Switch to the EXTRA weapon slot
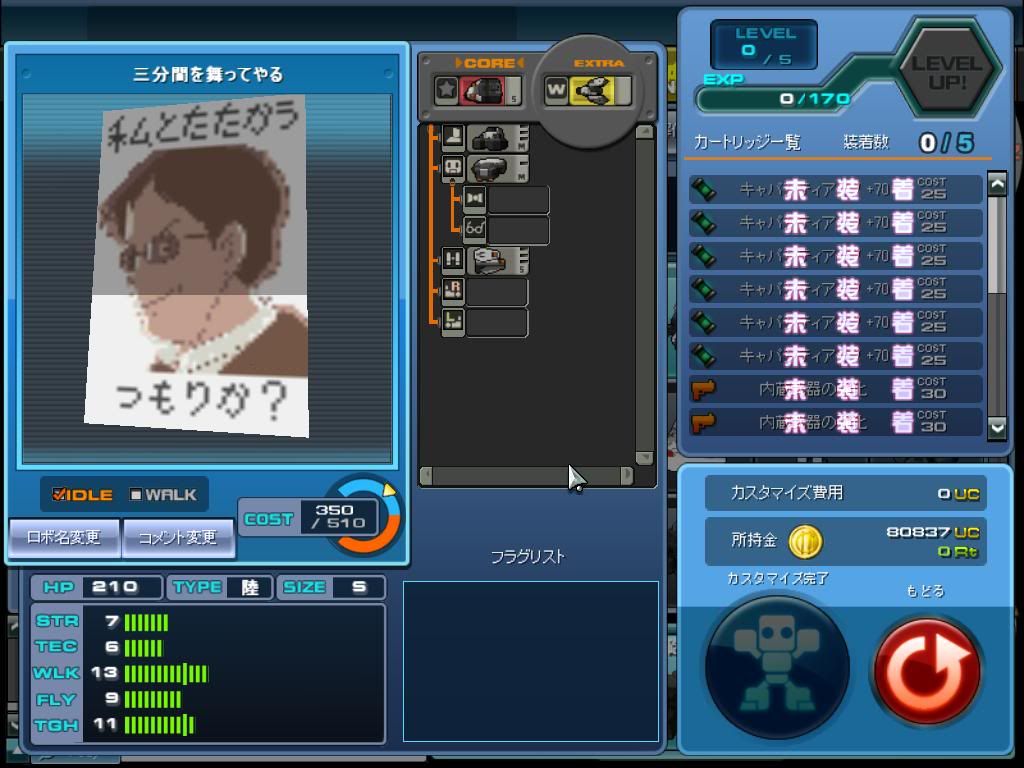The height and width of the screenshot is (768, 1024). pos(589,91)
